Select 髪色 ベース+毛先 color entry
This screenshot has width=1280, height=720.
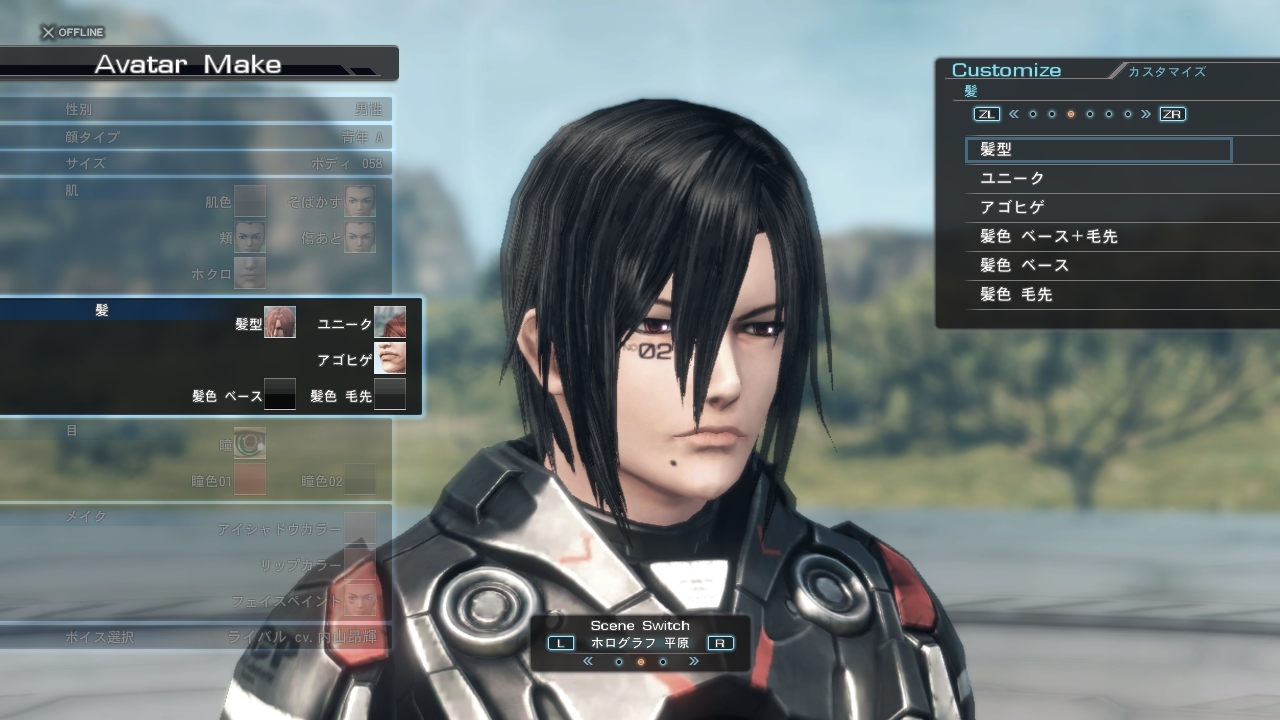pos(1100,237)
